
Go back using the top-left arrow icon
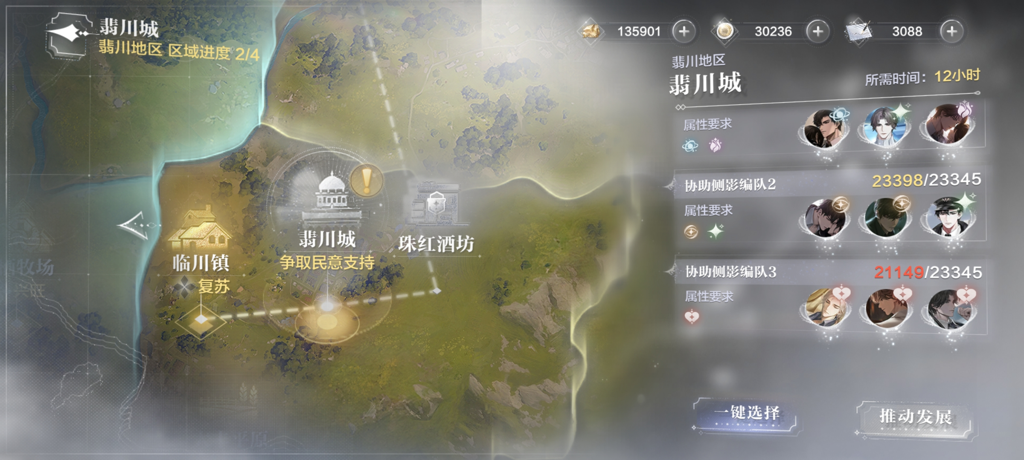pos(69,33)
